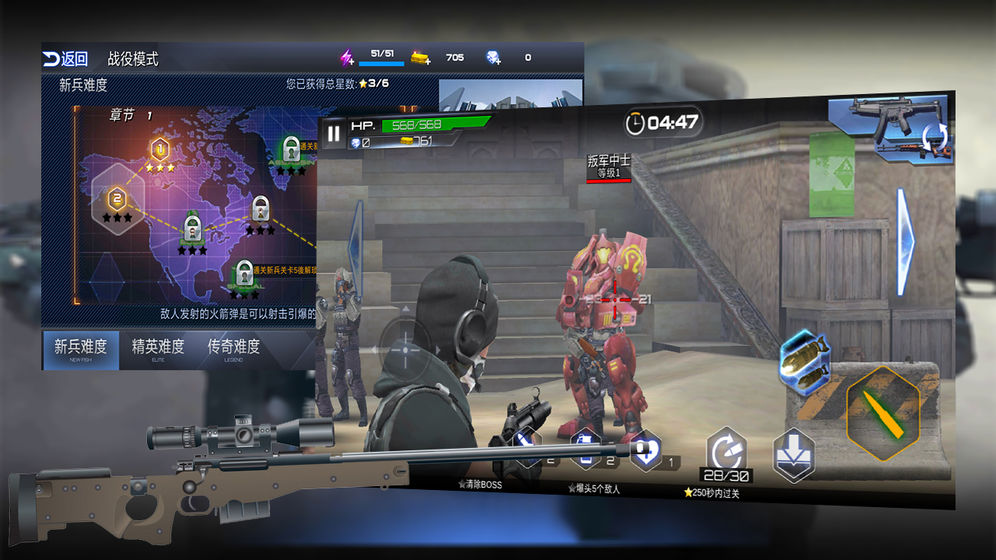Buy more gold bars via gold icon
The width and height of the screenshot is (996, 560).
click(421, 58)
